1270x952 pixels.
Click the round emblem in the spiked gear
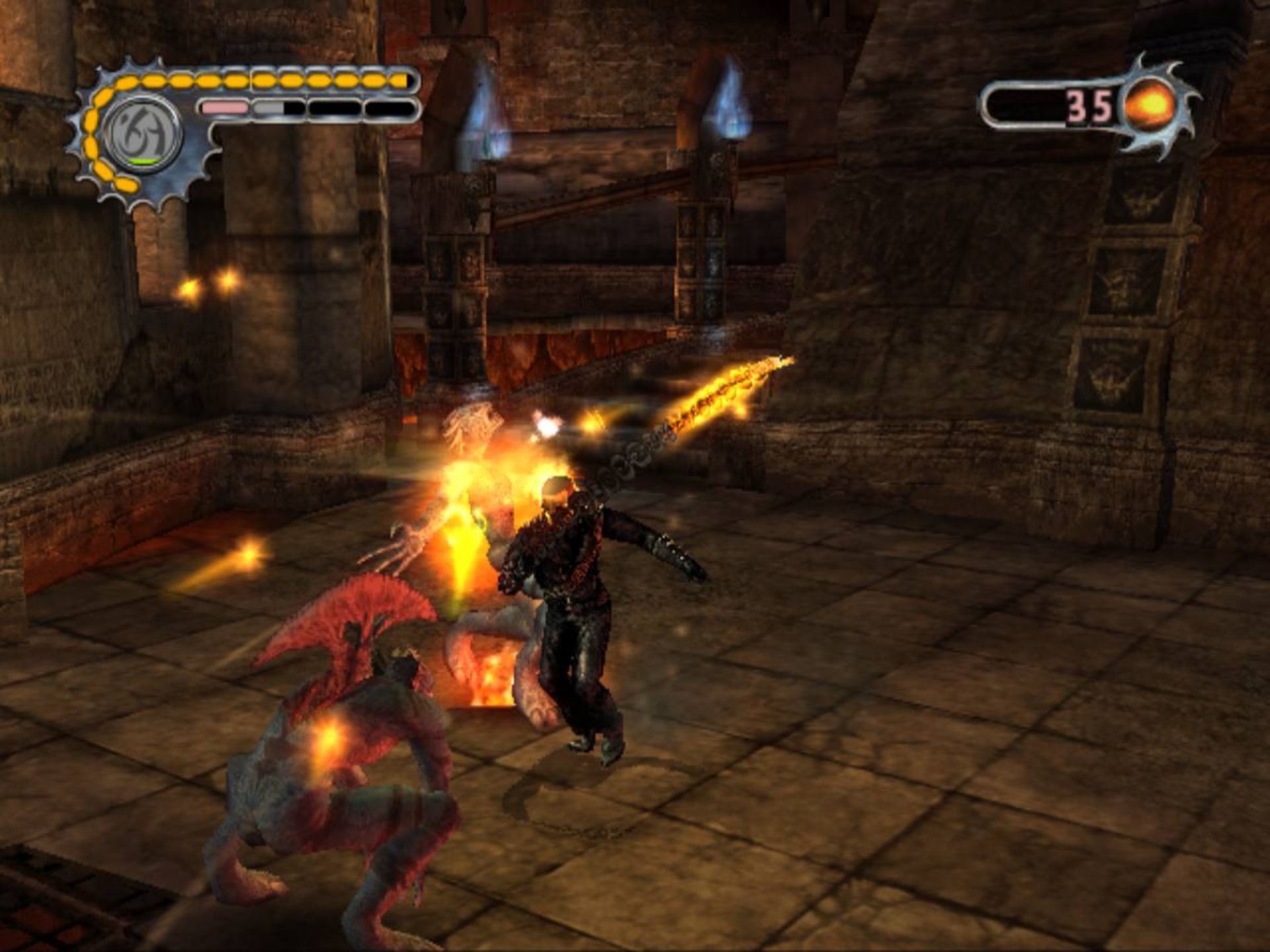tap(142, 134)
